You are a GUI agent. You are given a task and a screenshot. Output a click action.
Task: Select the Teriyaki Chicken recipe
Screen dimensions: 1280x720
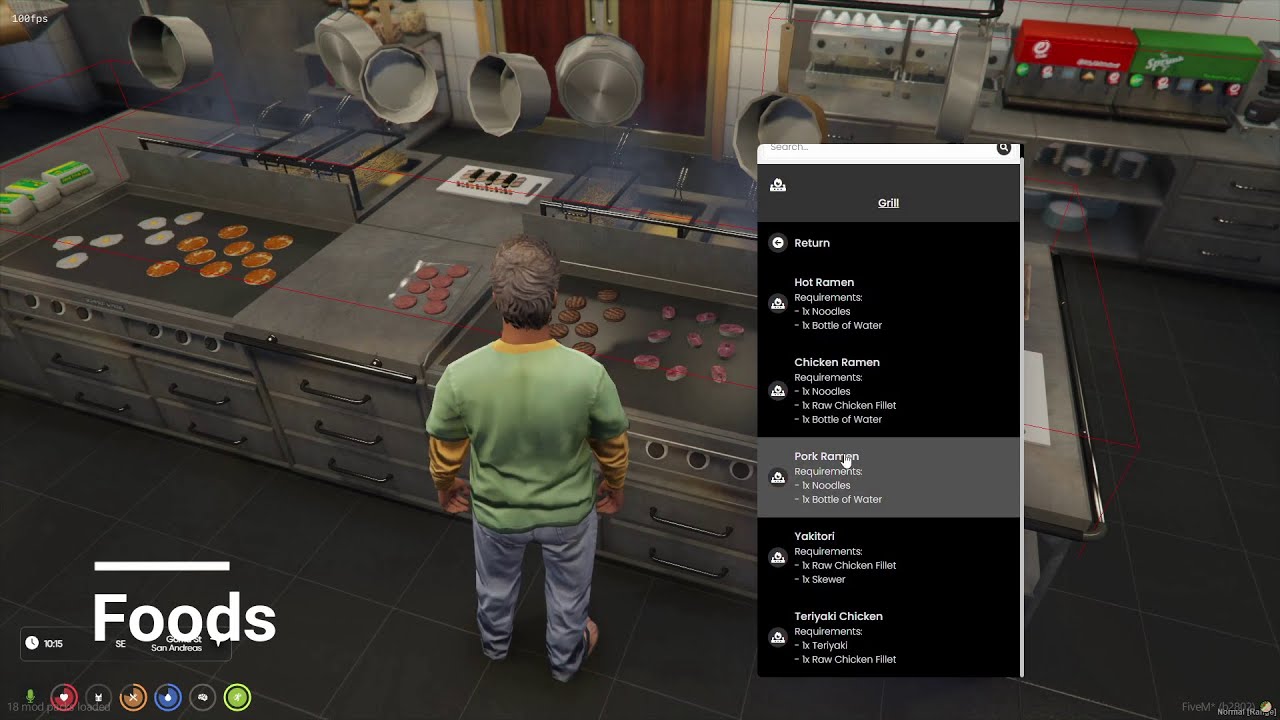click(x=887, y=637)
